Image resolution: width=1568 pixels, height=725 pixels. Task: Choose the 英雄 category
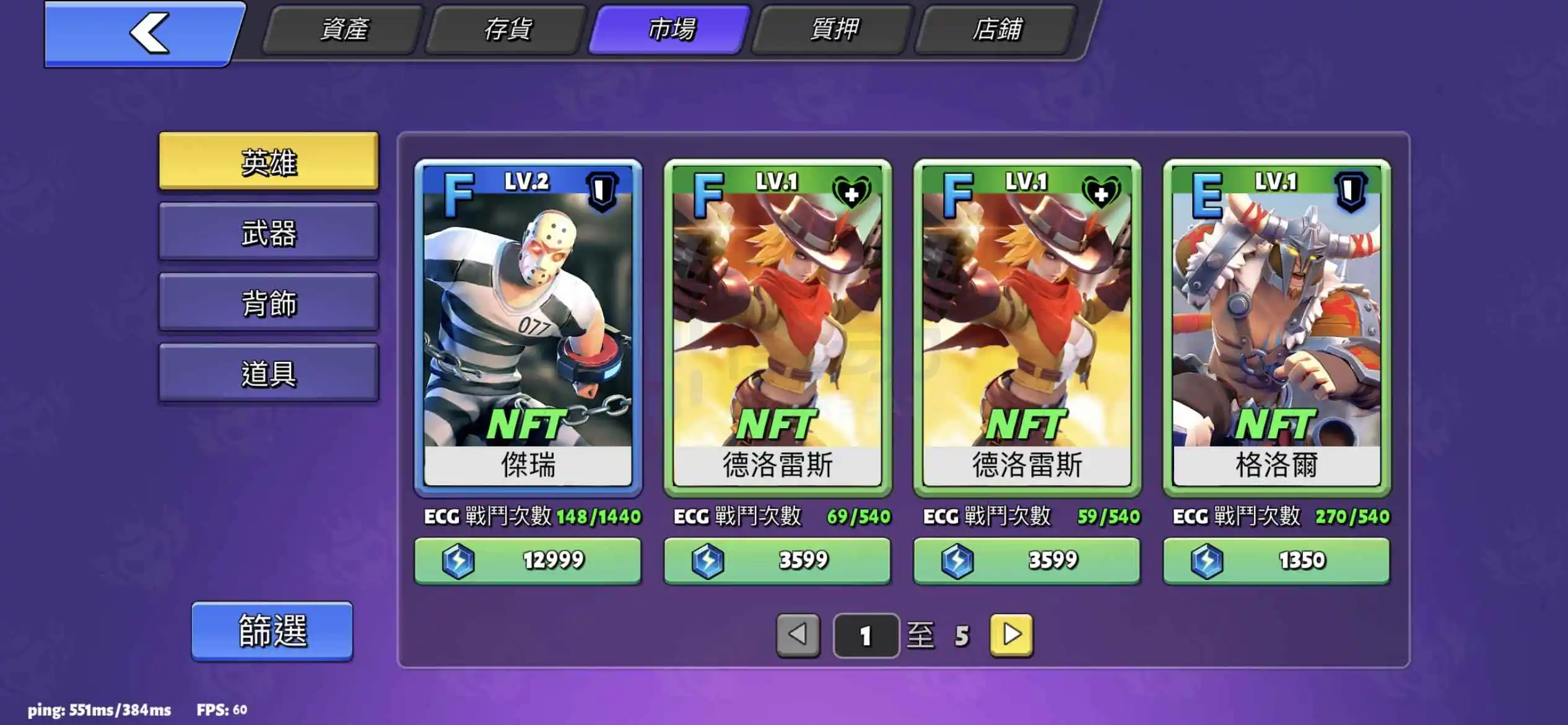(x=269, y=162)
